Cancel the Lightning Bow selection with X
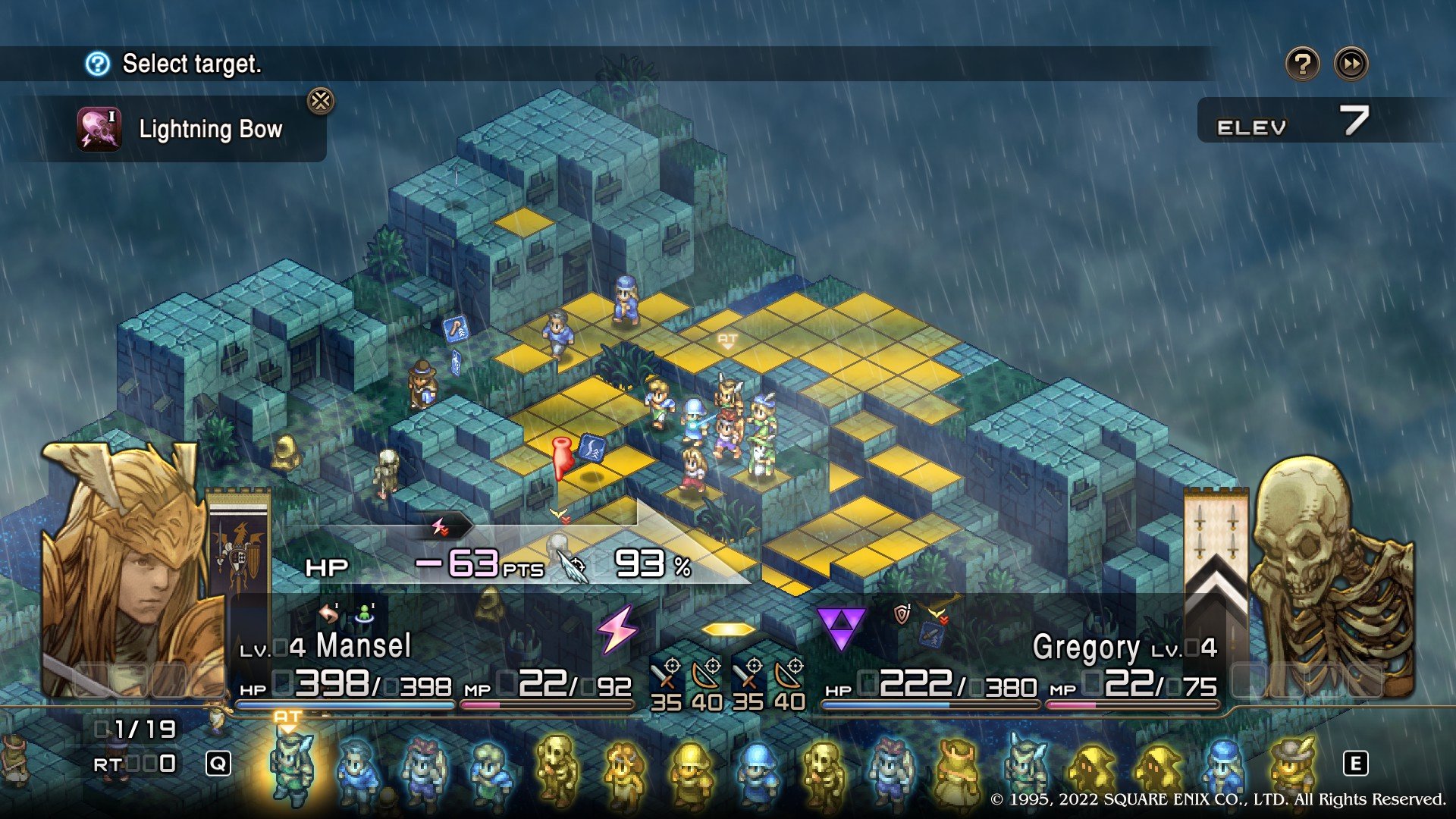Screen dimensions: 1456x819 [x=321, y=101]
